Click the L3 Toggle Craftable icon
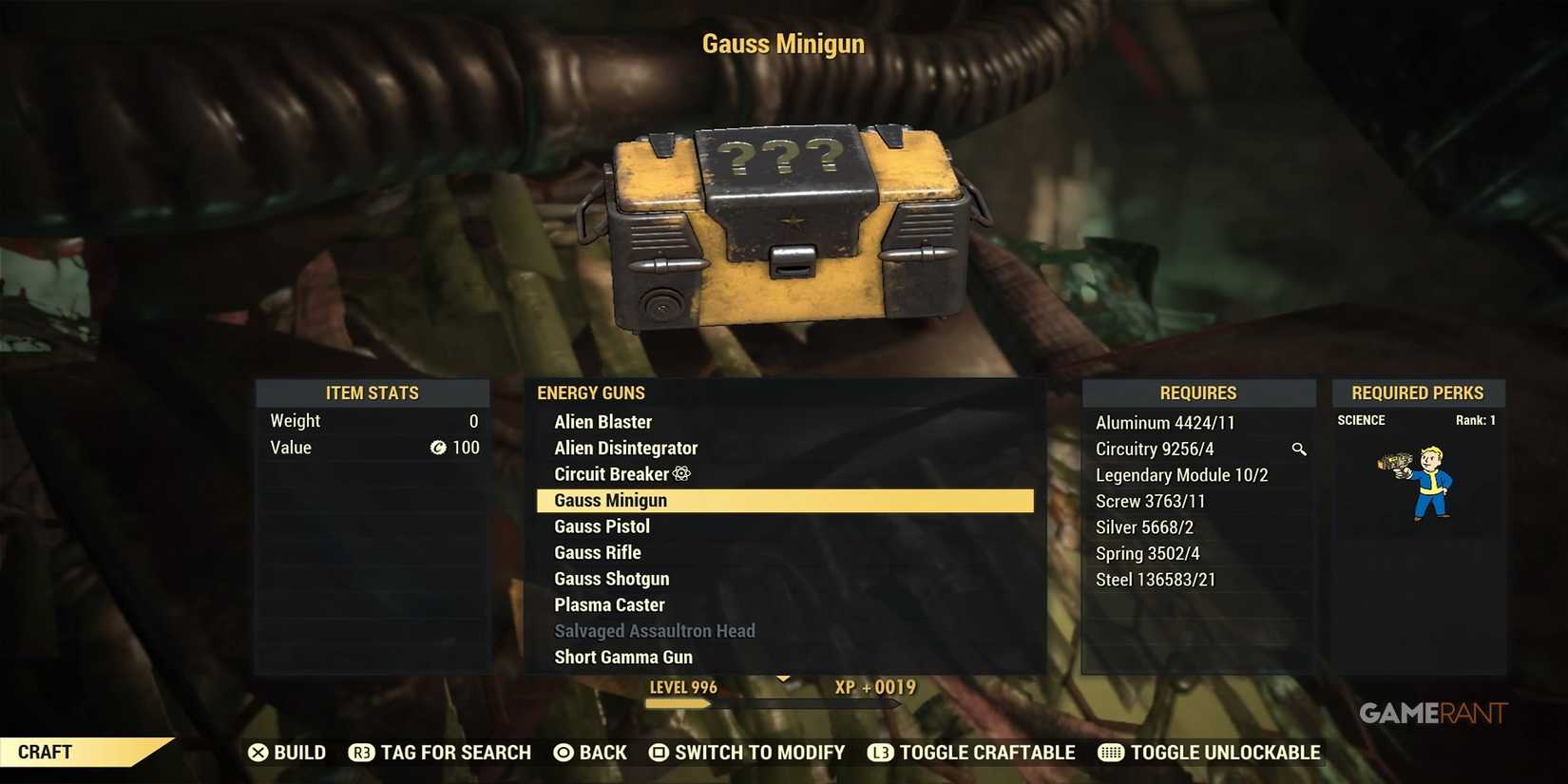The height and width of the screenshot is (784, 1568). coord(880,753)
